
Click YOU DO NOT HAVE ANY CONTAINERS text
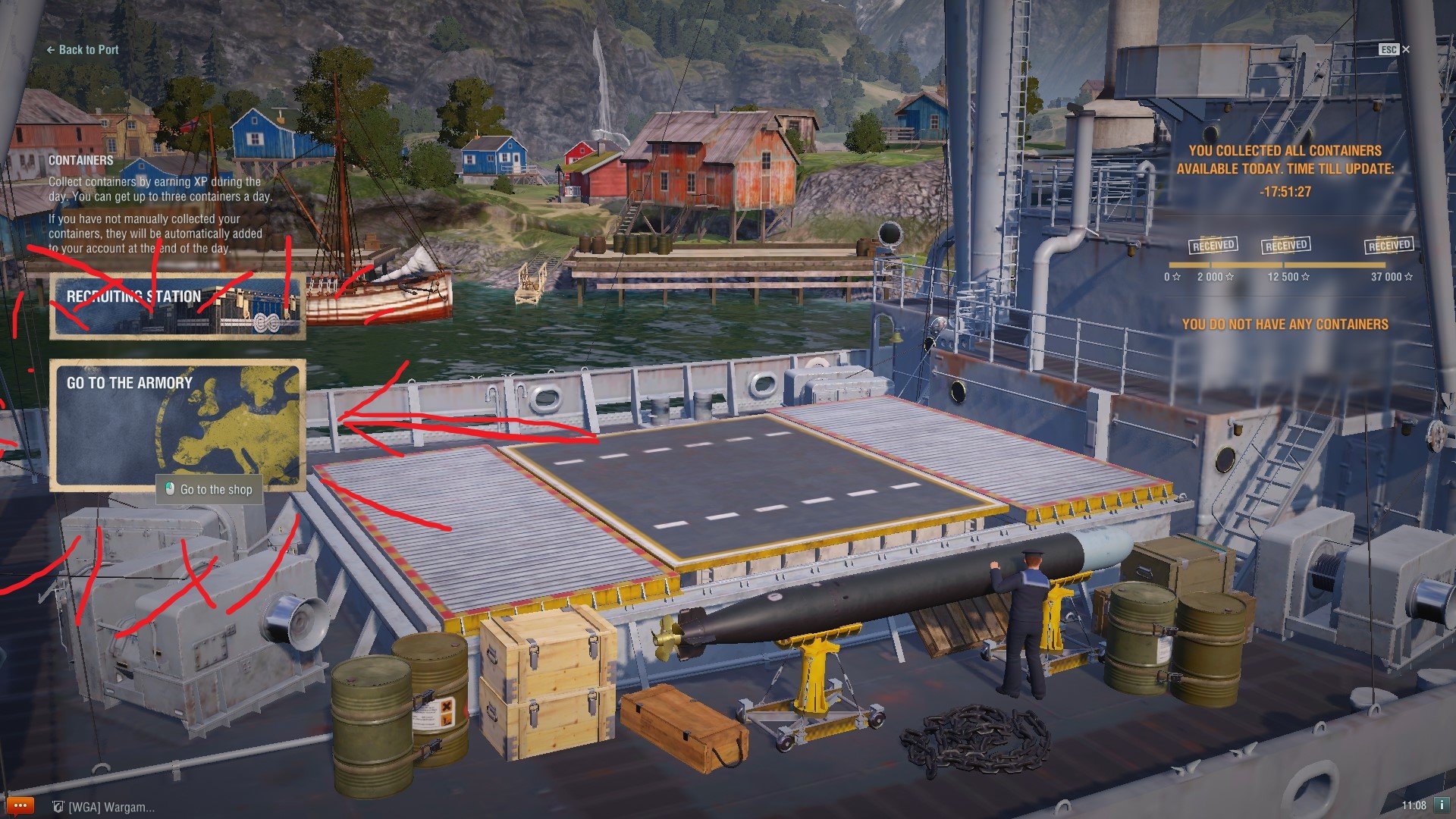click(1287, 324)
